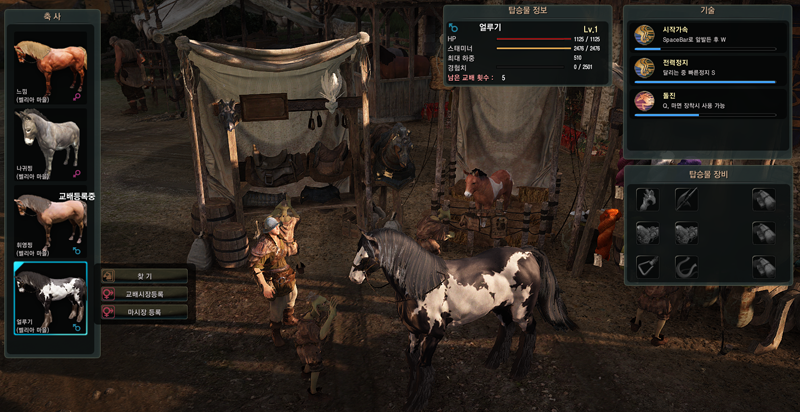The image size is (800, 412).
Task: Select the piebald horse 얼루기
Action: click(50, 297)
